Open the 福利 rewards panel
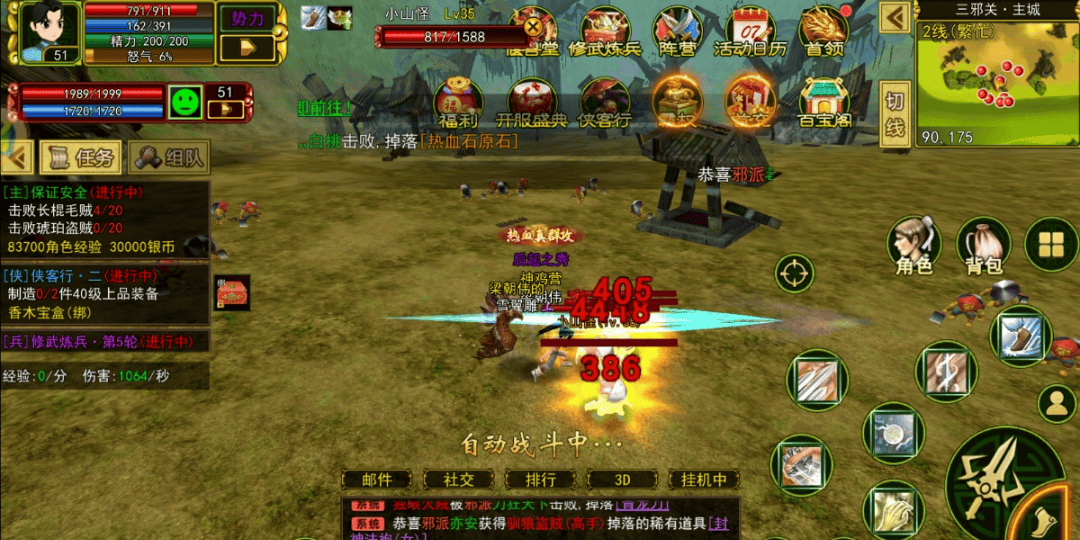The width and height of the screenshot is (1080, 540). 458,104
